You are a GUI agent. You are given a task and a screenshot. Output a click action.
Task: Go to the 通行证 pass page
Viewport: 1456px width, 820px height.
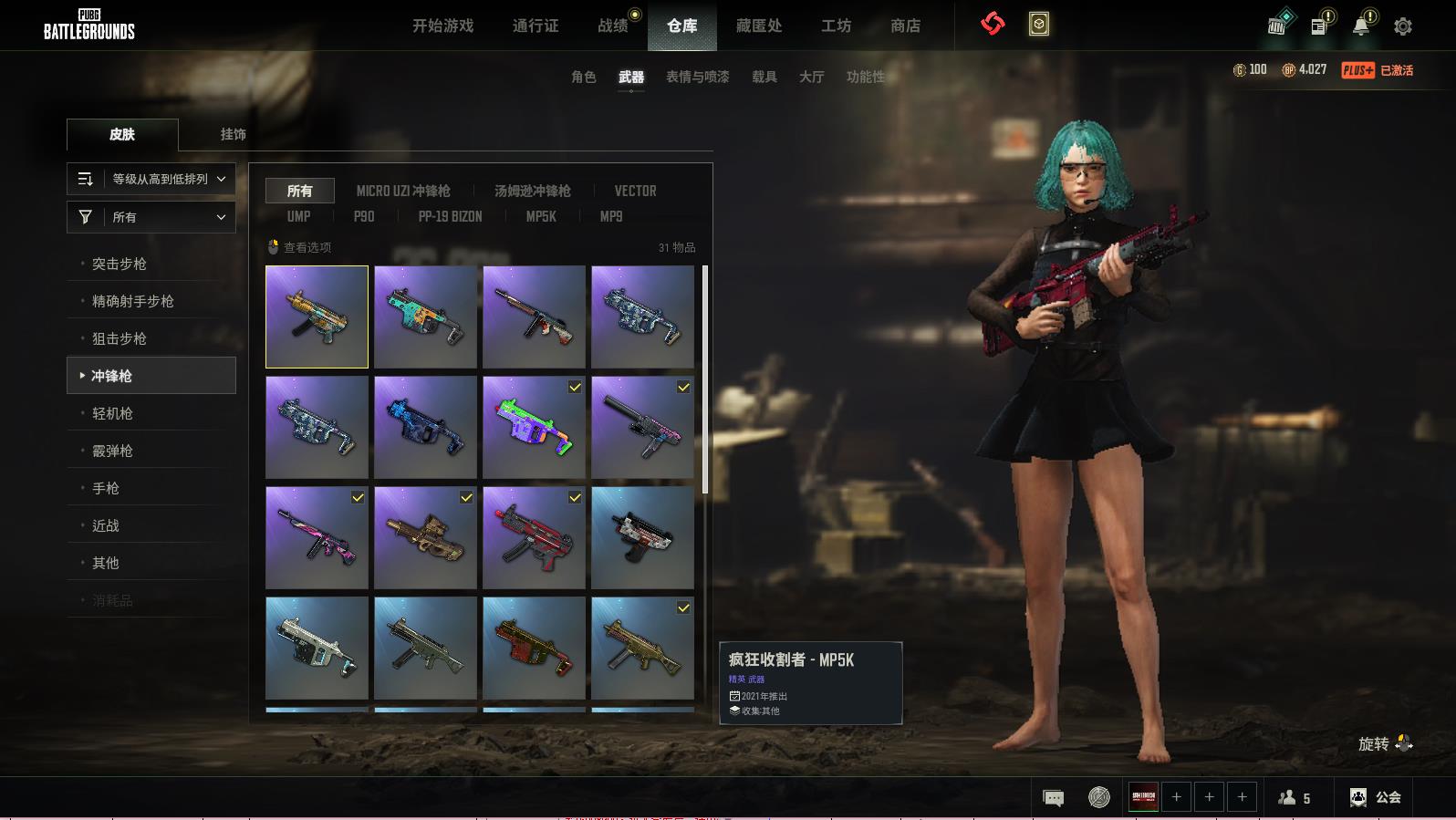(536, 26)
